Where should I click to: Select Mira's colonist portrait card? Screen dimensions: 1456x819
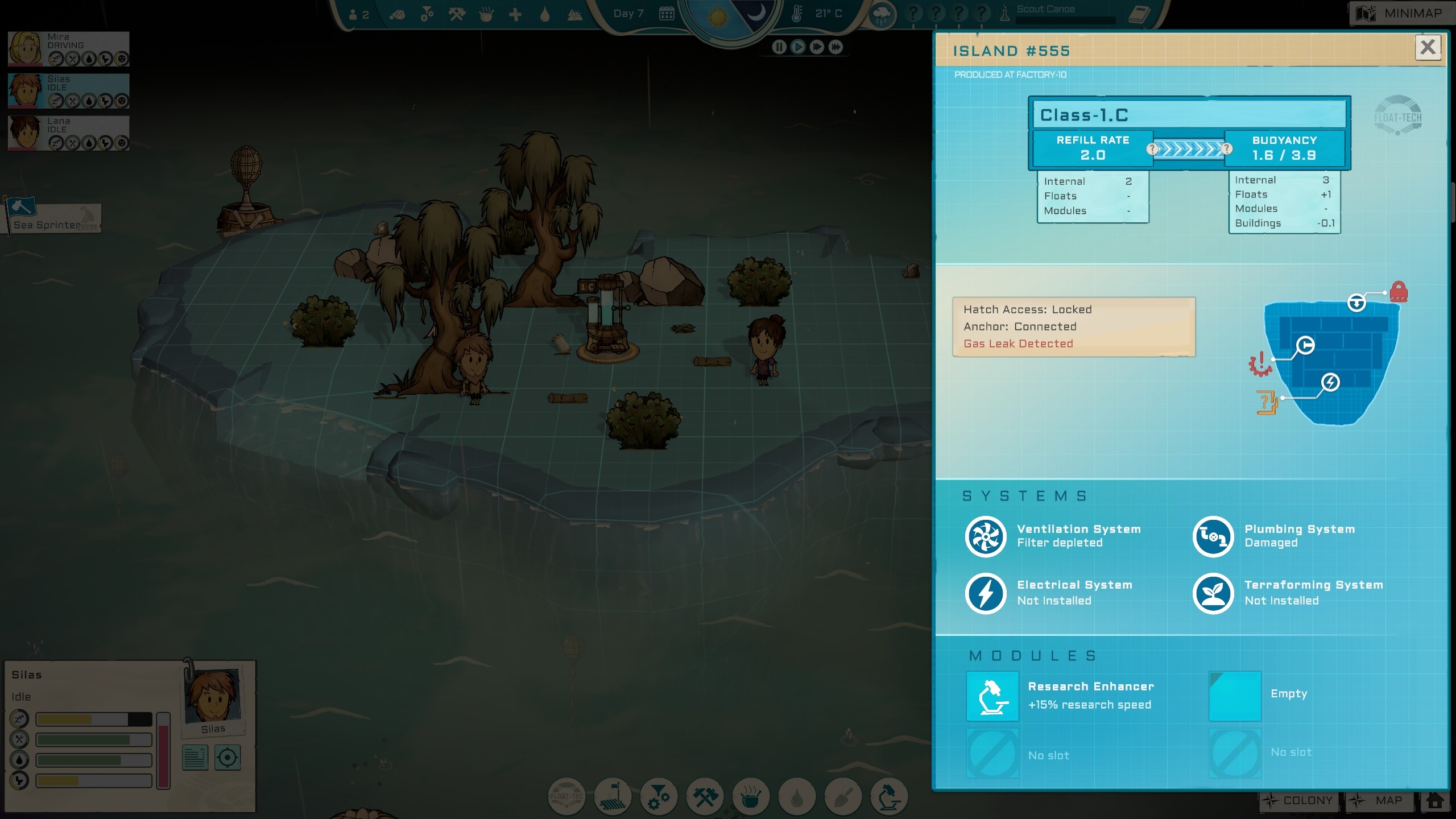(x=68, y=49)
